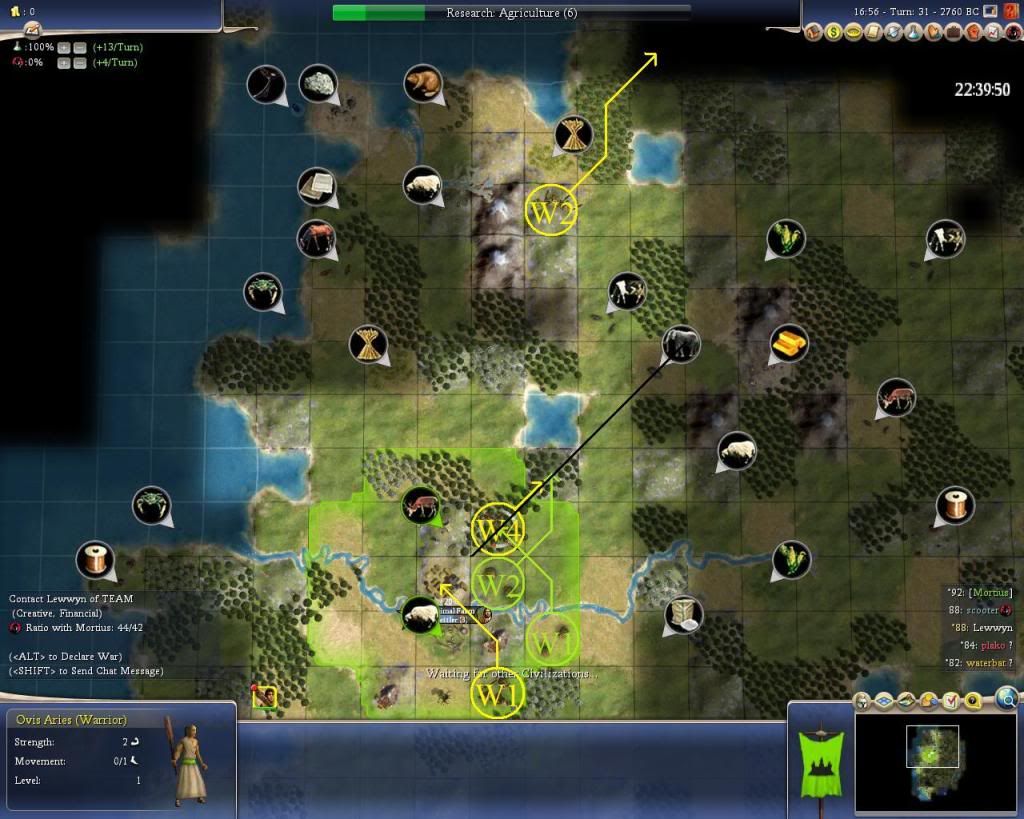Viewport: 1024px width, 819px height.
Task: Toggle the grid display blue tile icon
Action: (x=885, y=701)
